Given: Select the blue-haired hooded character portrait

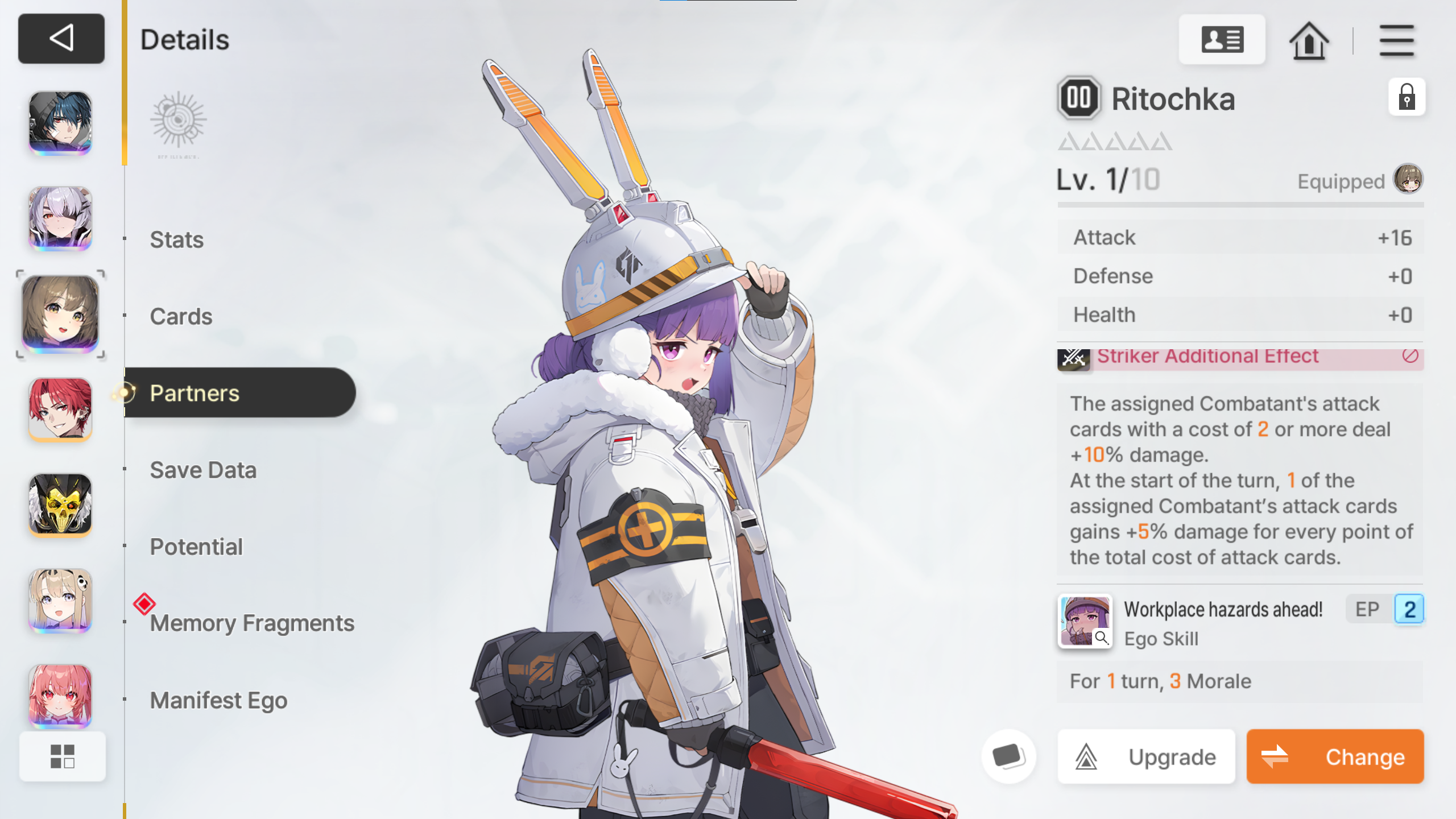Looking at the screenshot, I should pos(60,122).
